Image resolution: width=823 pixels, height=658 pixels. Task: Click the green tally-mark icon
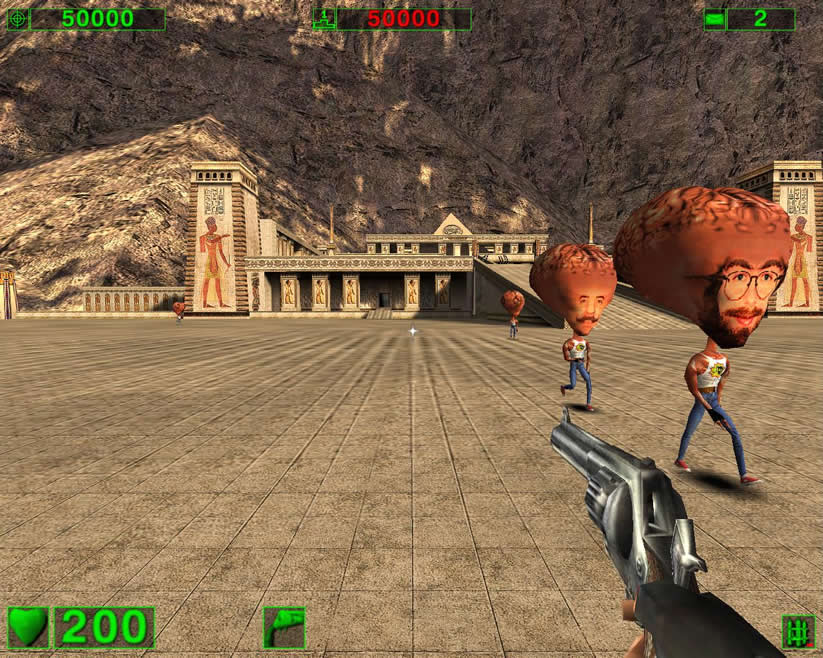[797, 631]
